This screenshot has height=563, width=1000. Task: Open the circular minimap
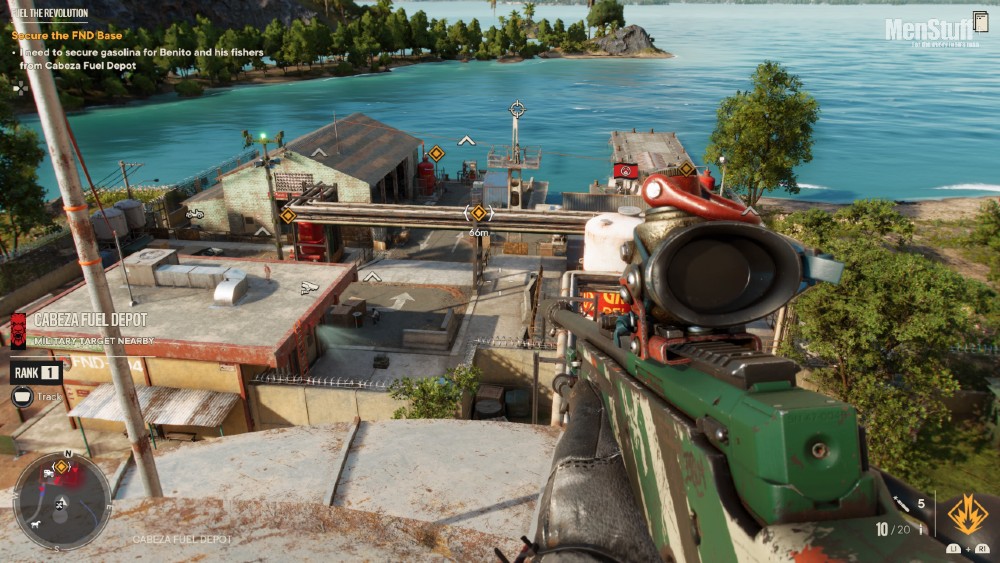(62, 503)
